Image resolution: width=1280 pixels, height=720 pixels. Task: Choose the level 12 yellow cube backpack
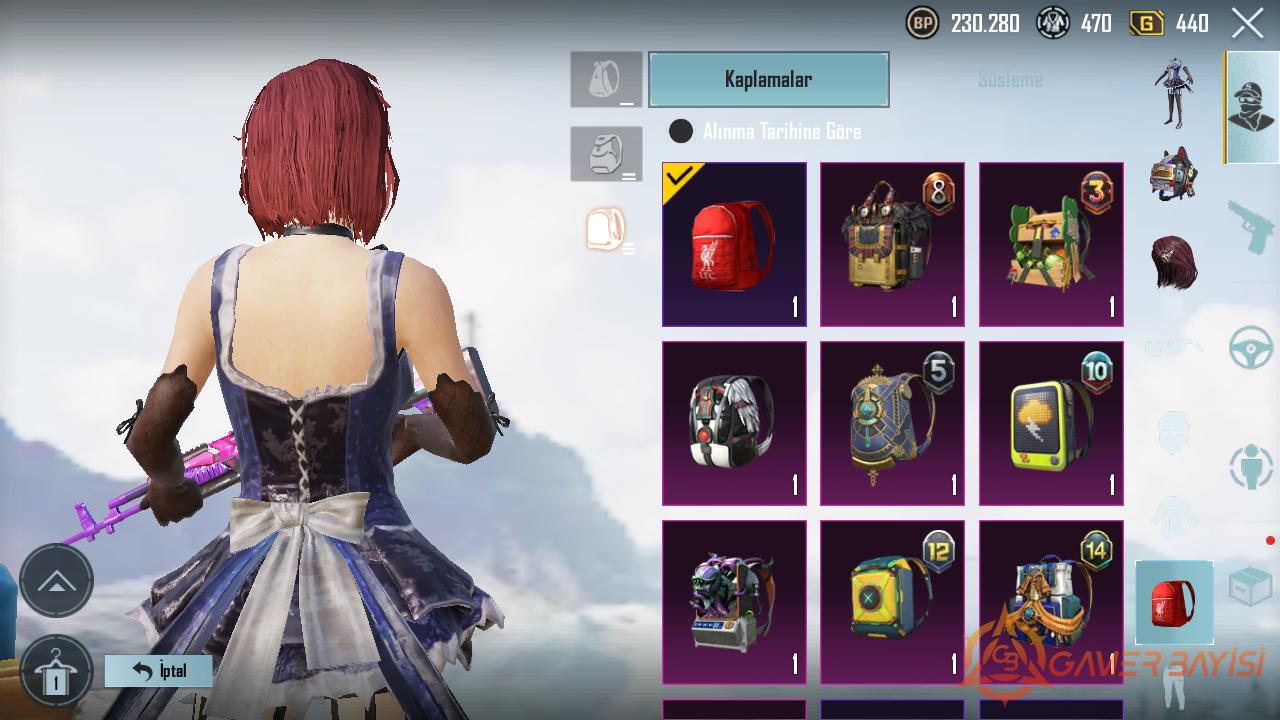point(892,602)
